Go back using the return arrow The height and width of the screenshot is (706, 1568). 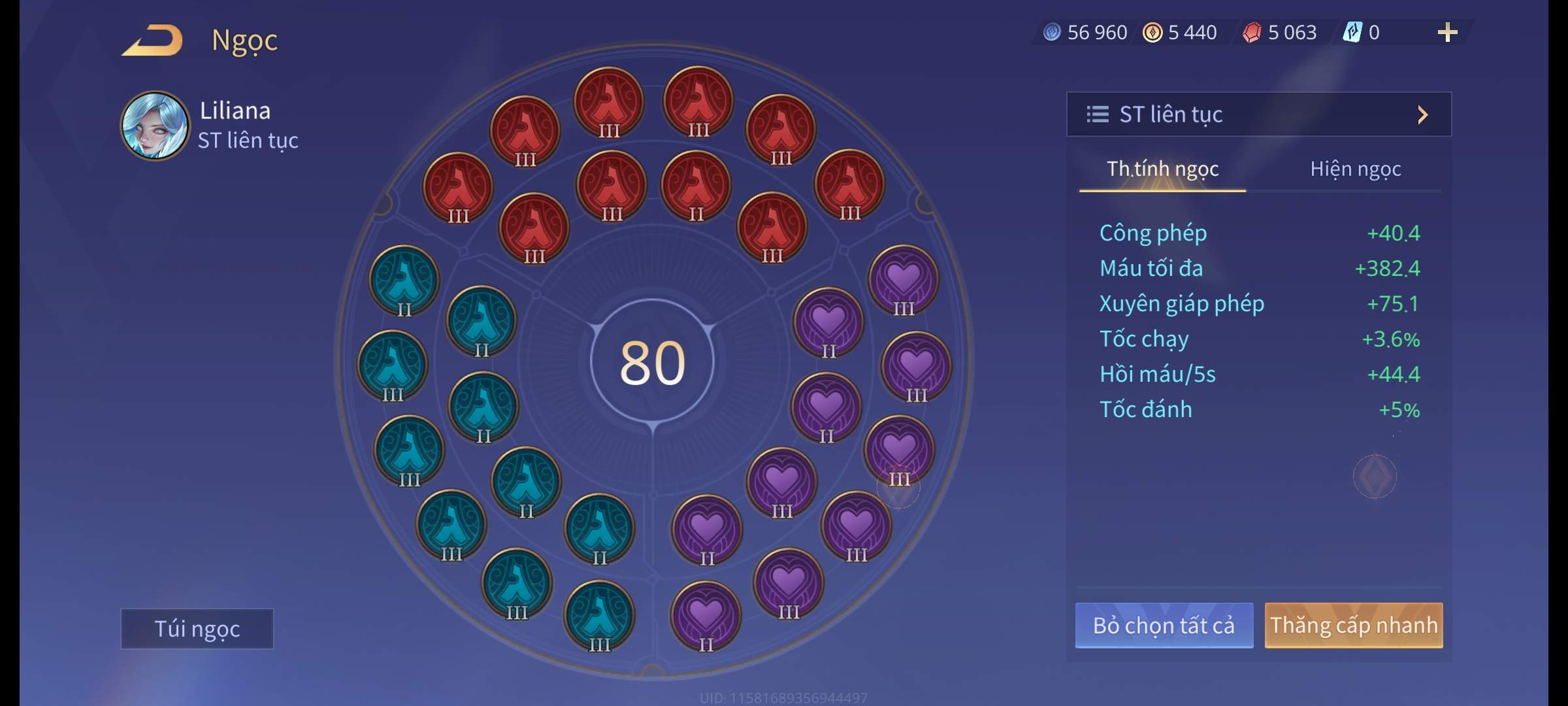coord(152,40)
